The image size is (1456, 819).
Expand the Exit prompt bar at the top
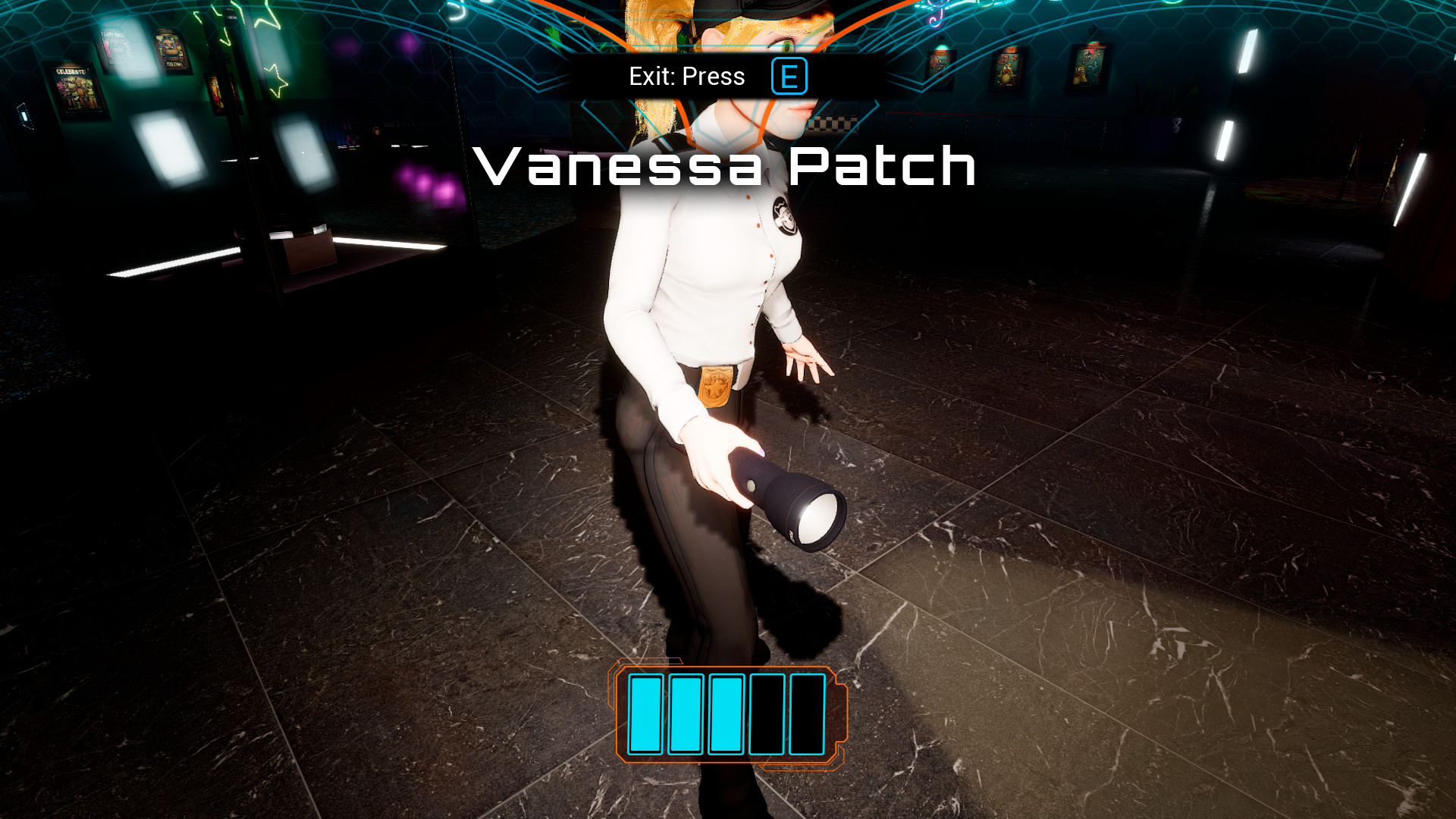click(685, 75)
